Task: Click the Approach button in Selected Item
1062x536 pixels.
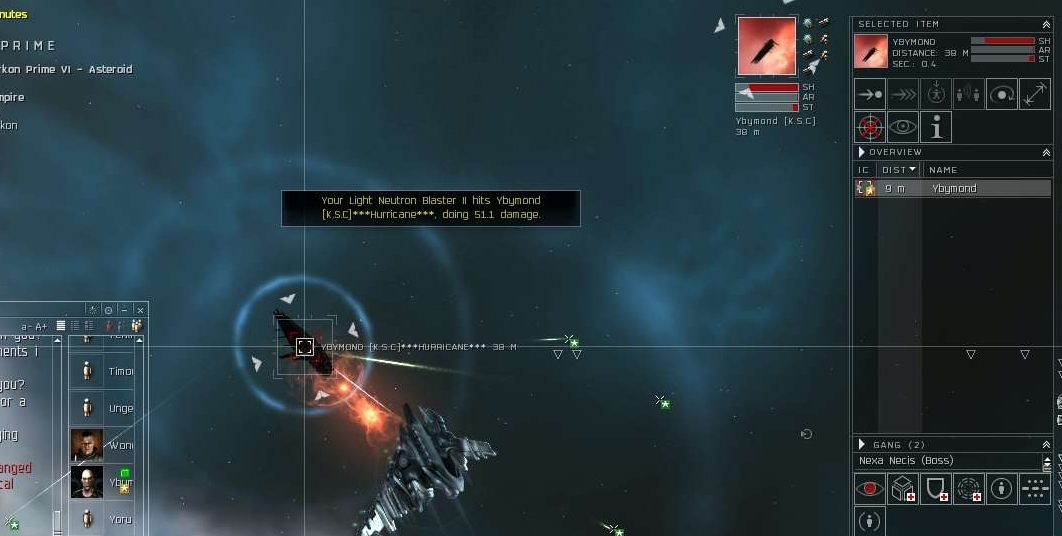Action: (870, 94)
